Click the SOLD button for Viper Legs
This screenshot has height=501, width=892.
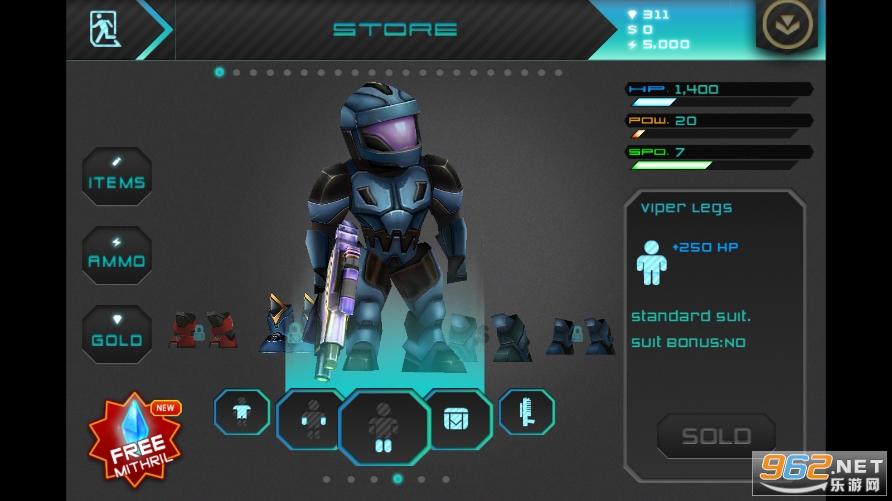coord(715,437)
